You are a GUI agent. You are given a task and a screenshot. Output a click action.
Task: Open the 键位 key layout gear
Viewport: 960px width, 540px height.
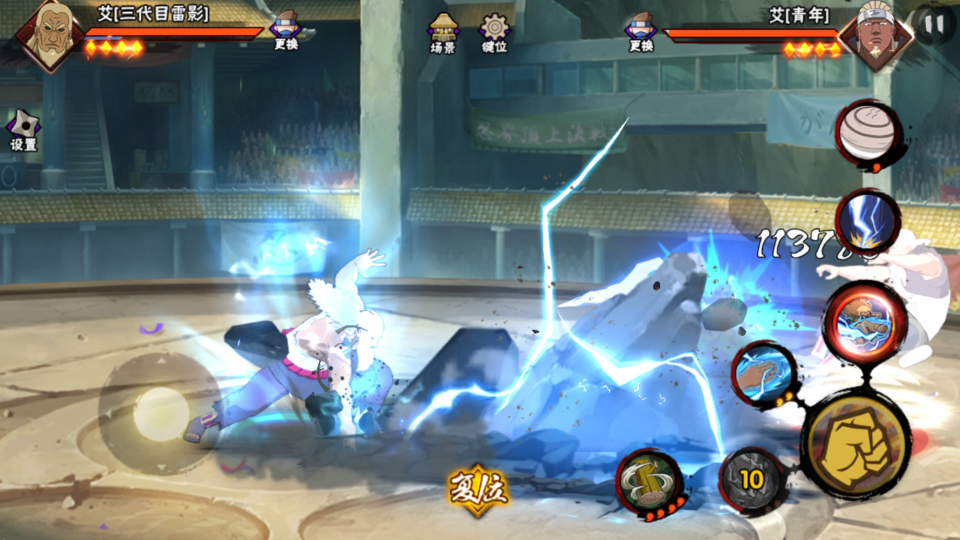[494, 33]
